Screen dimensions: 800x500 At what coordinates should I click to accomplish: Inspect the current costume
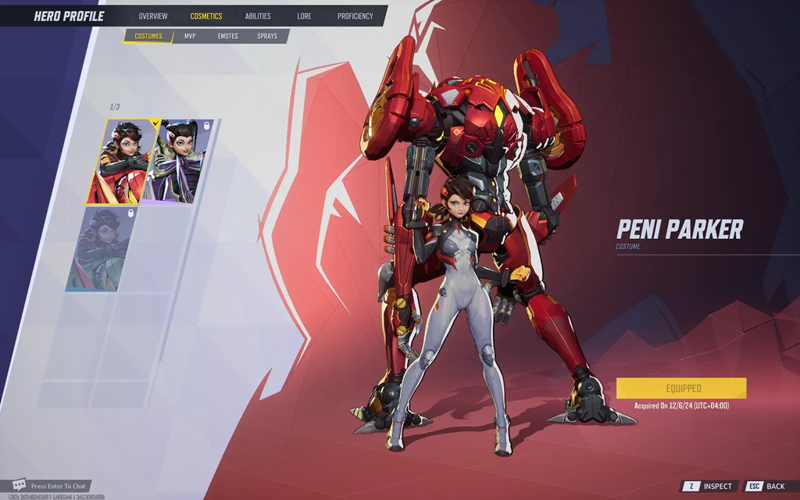click(711, 486)
